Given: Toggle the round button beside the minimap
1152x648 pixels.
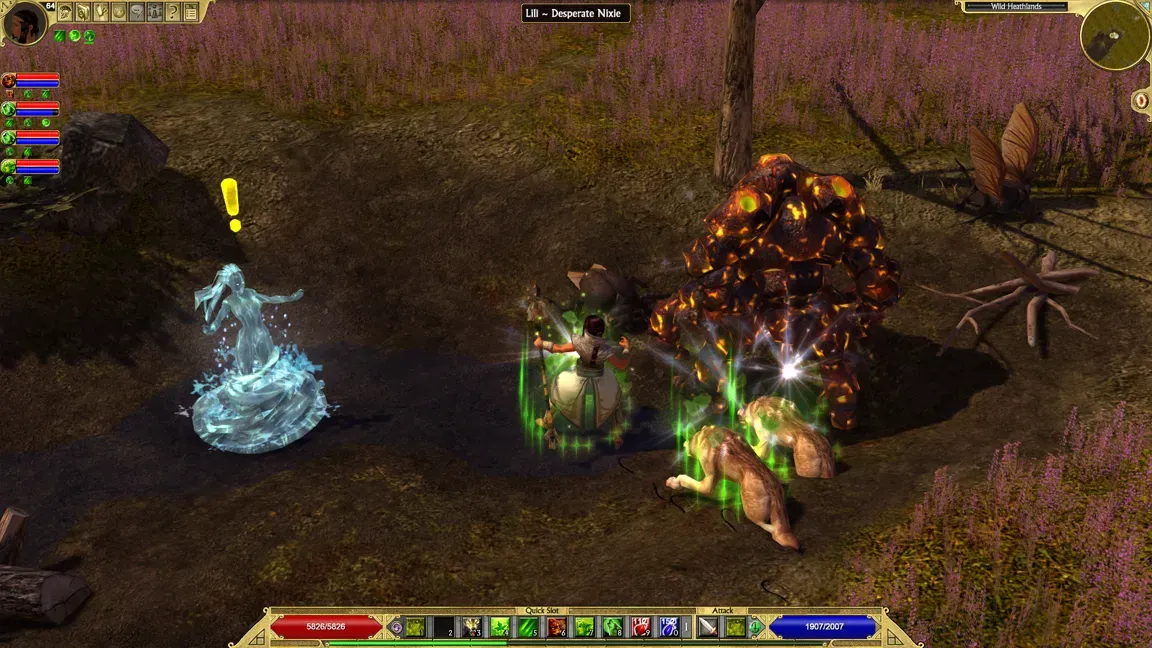Looking at the screenshot, I should coord(1142,100).
